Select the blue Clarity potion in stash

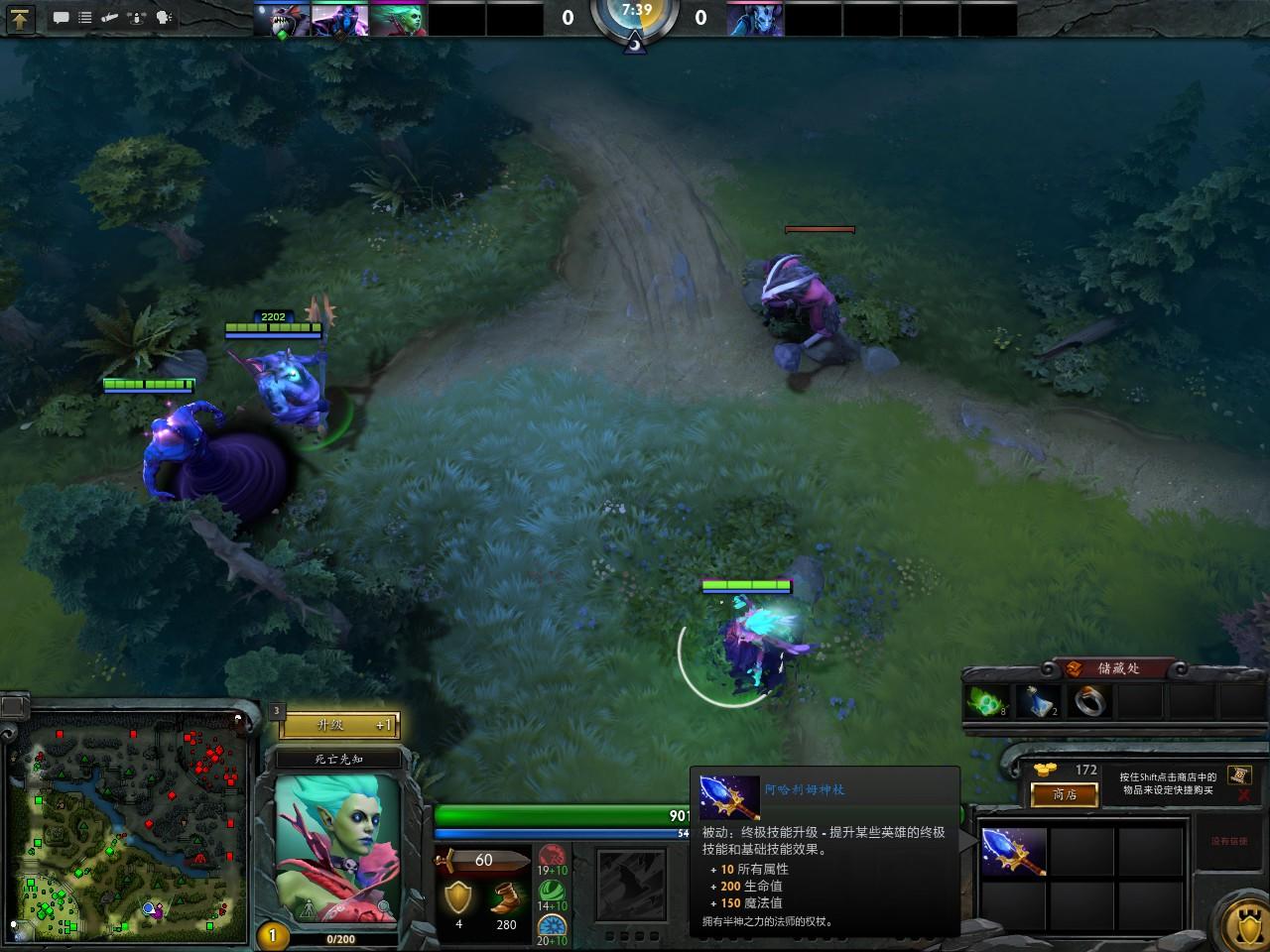1039,702
